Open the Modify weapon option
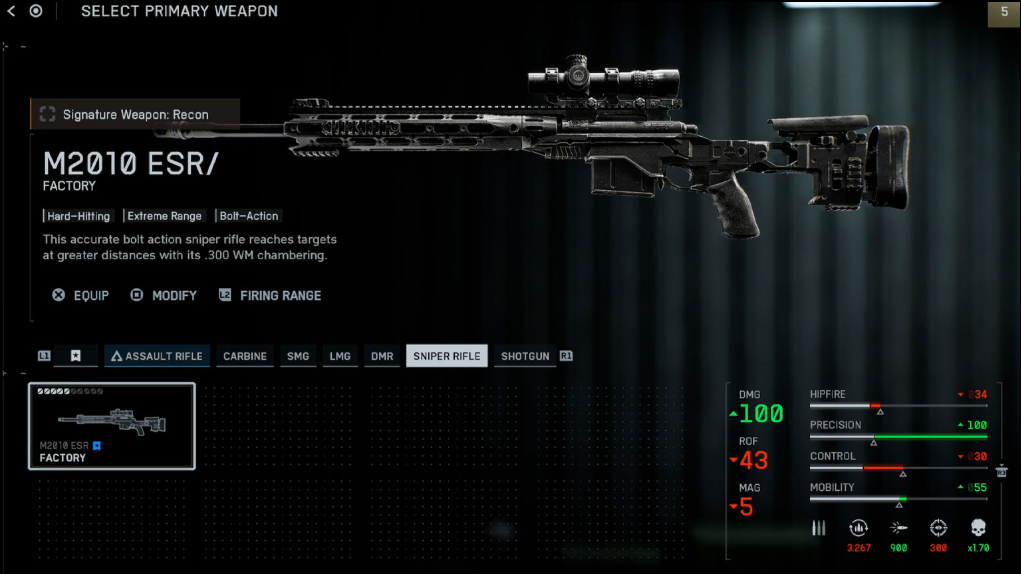This screenshot has height=574, width=1021. (x=164, y=296)
